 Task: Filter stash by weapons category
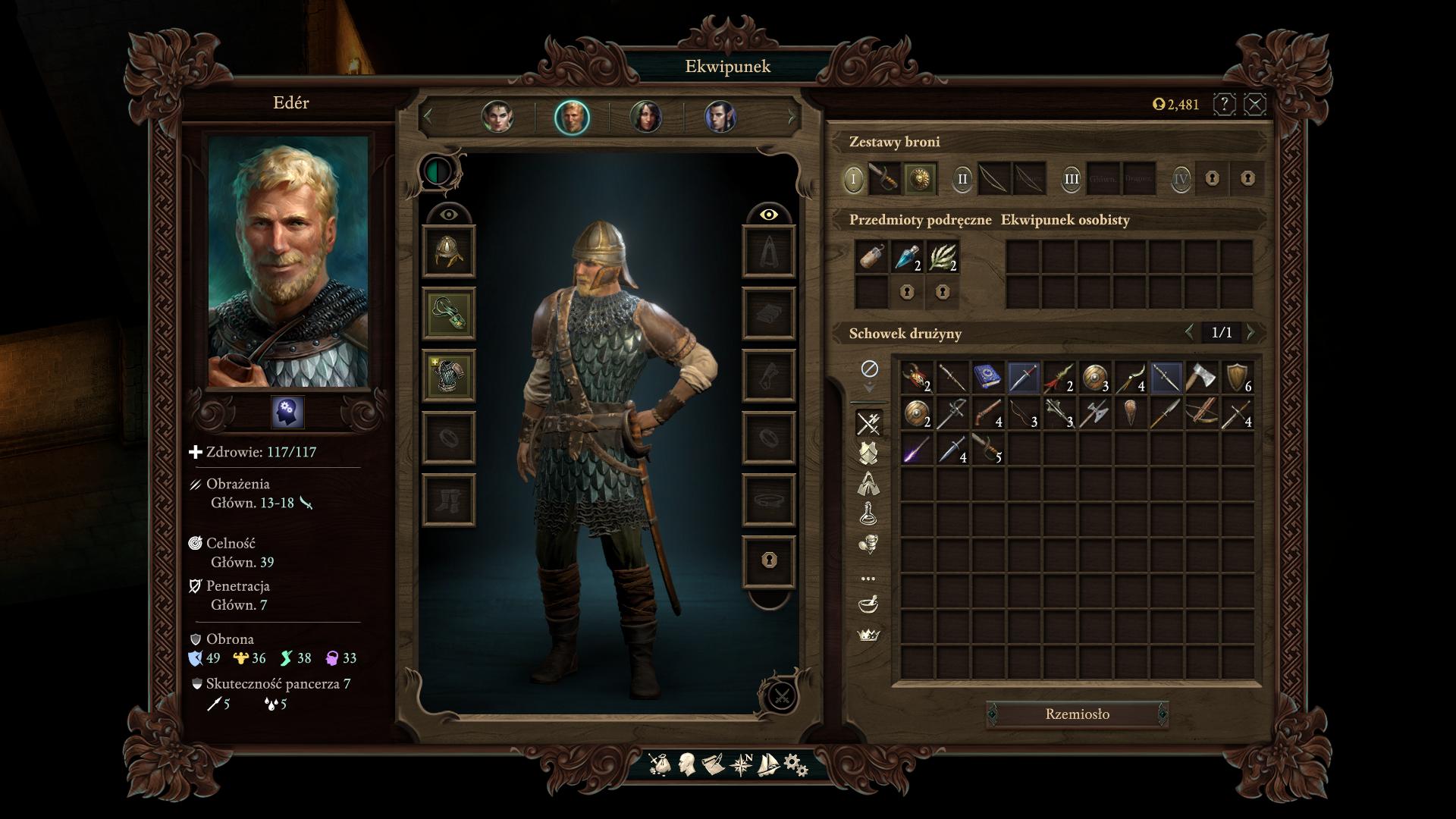pyautogui.click(x=868, y=423)
